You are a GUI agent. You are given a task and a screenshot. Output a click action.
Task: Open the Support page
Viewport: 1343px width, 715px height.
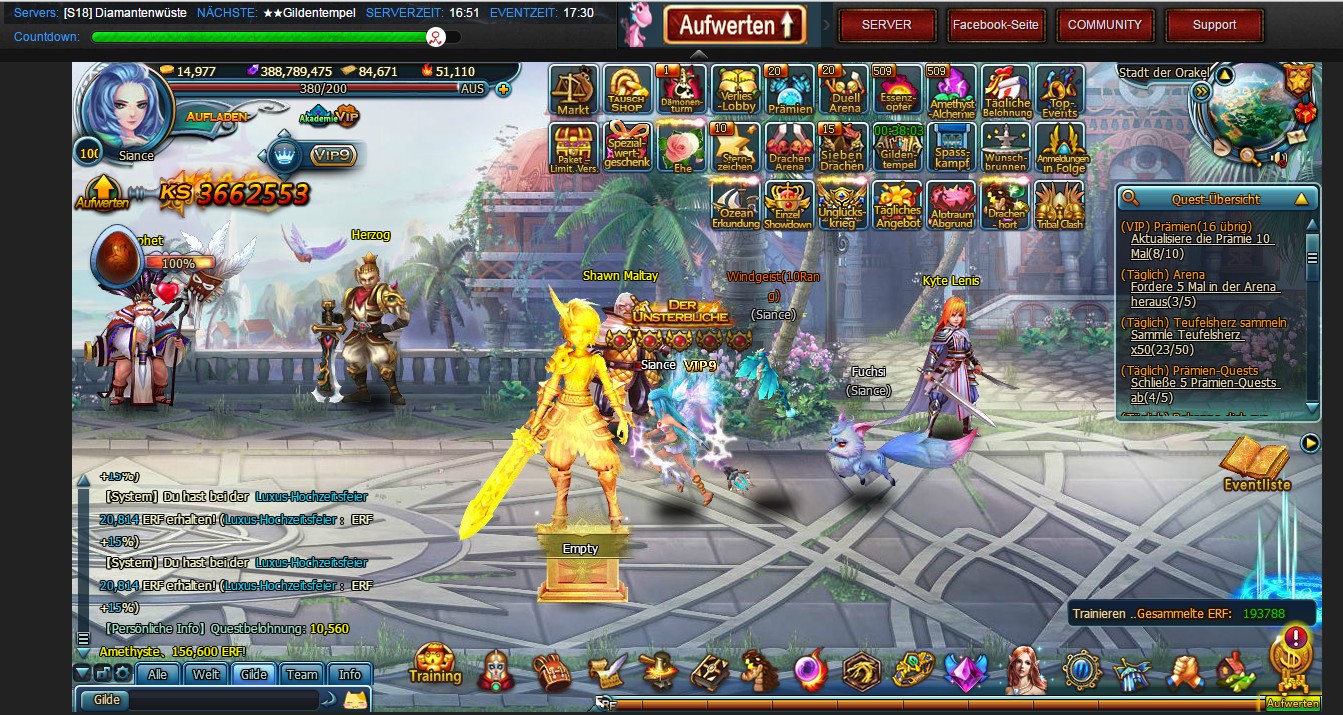(1214, 25)
